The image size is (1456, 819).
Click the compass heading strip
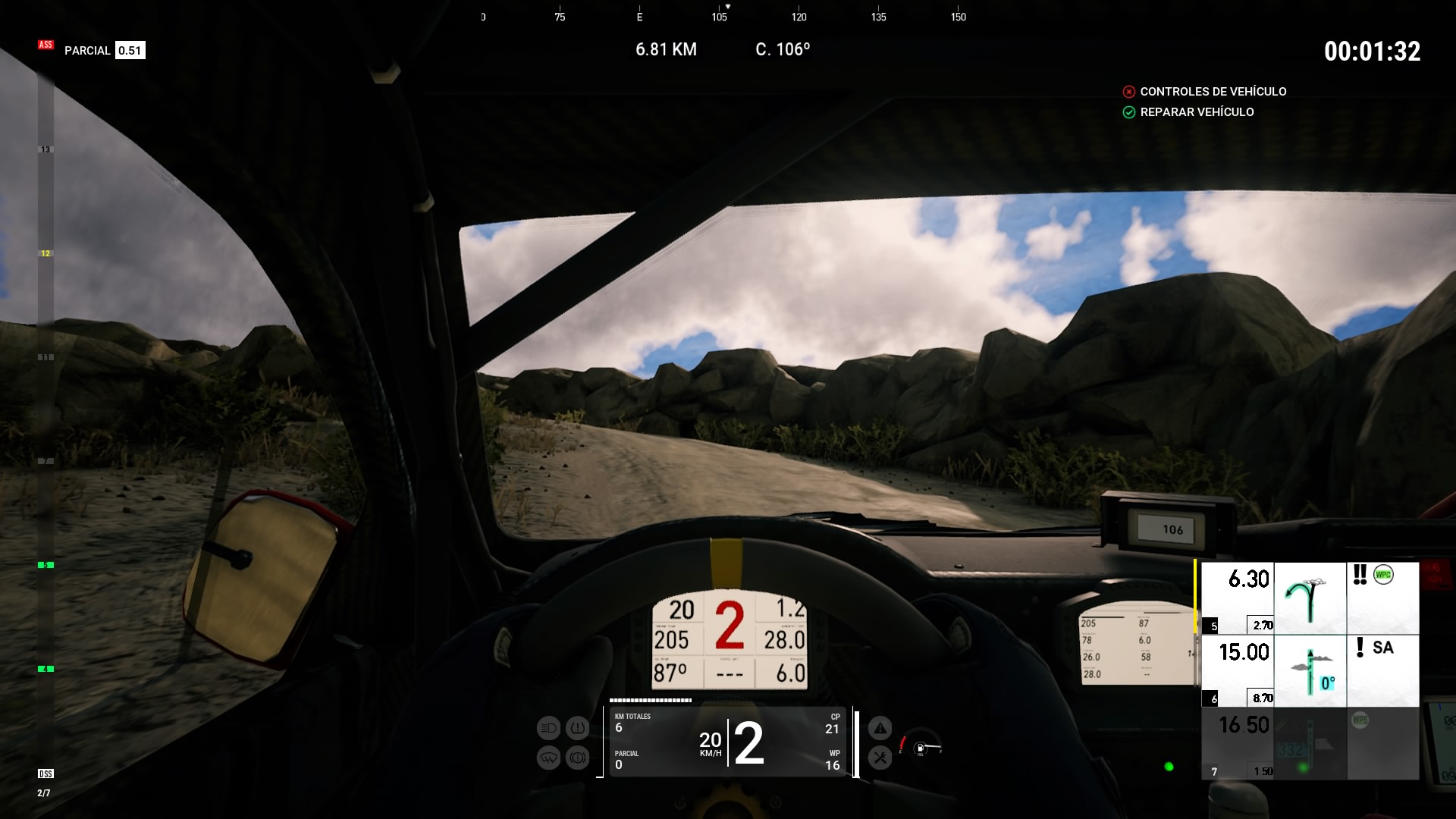point(720,16)
